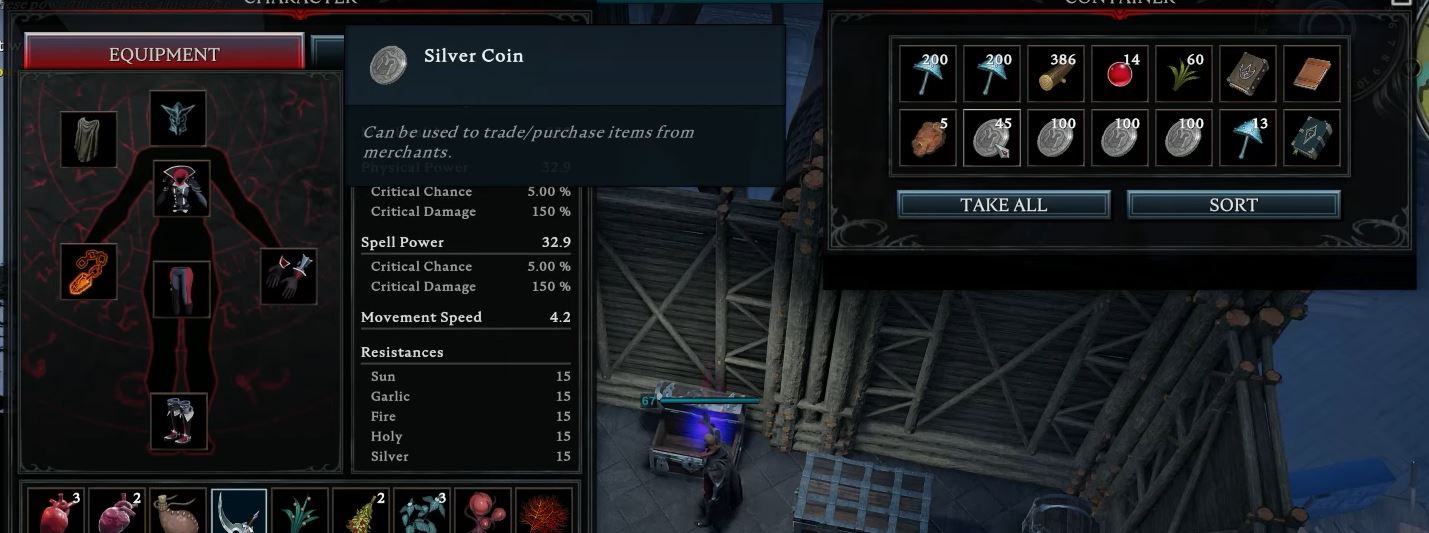Select the equipped helmet slot
The width and height of the screenshot is (1429, 533).
pyautogui.click(x=178, y=119)
